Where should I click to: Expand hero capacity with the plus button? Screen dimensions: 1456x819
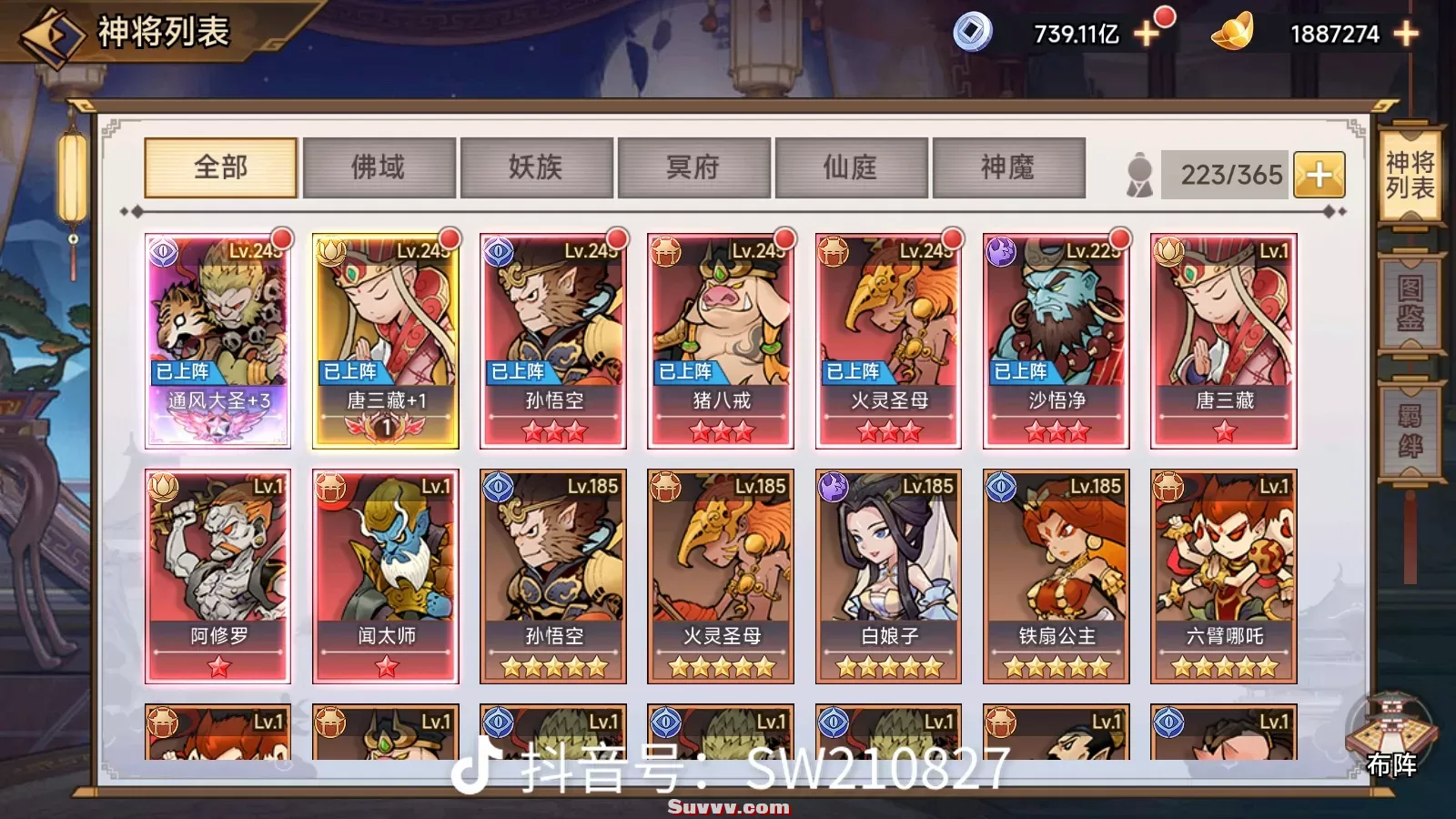(x=1319, y=174)
